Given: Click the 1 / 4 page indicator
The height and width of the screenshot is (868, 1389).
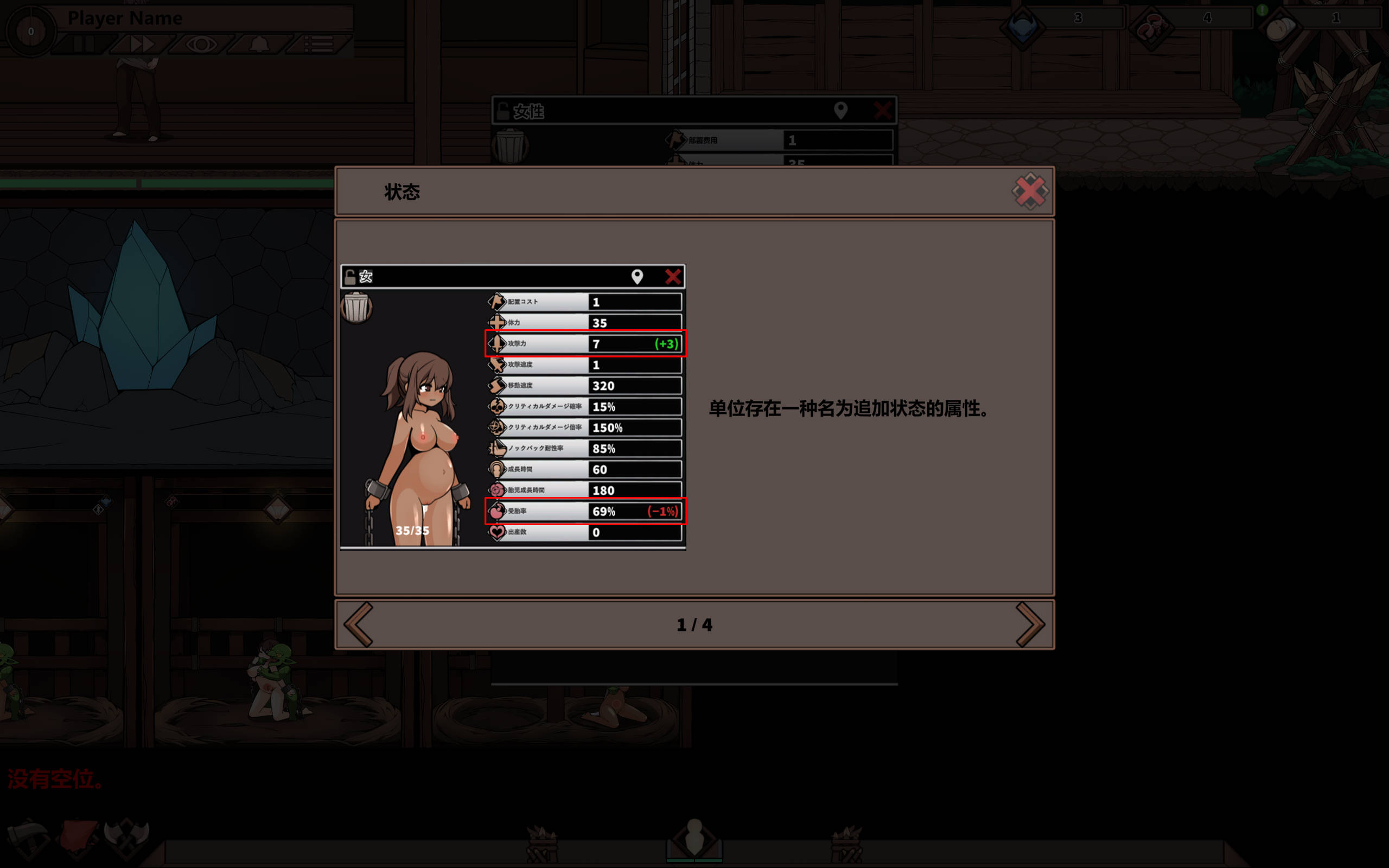Looking at the screenshot, I should click(x=694, y=625).
